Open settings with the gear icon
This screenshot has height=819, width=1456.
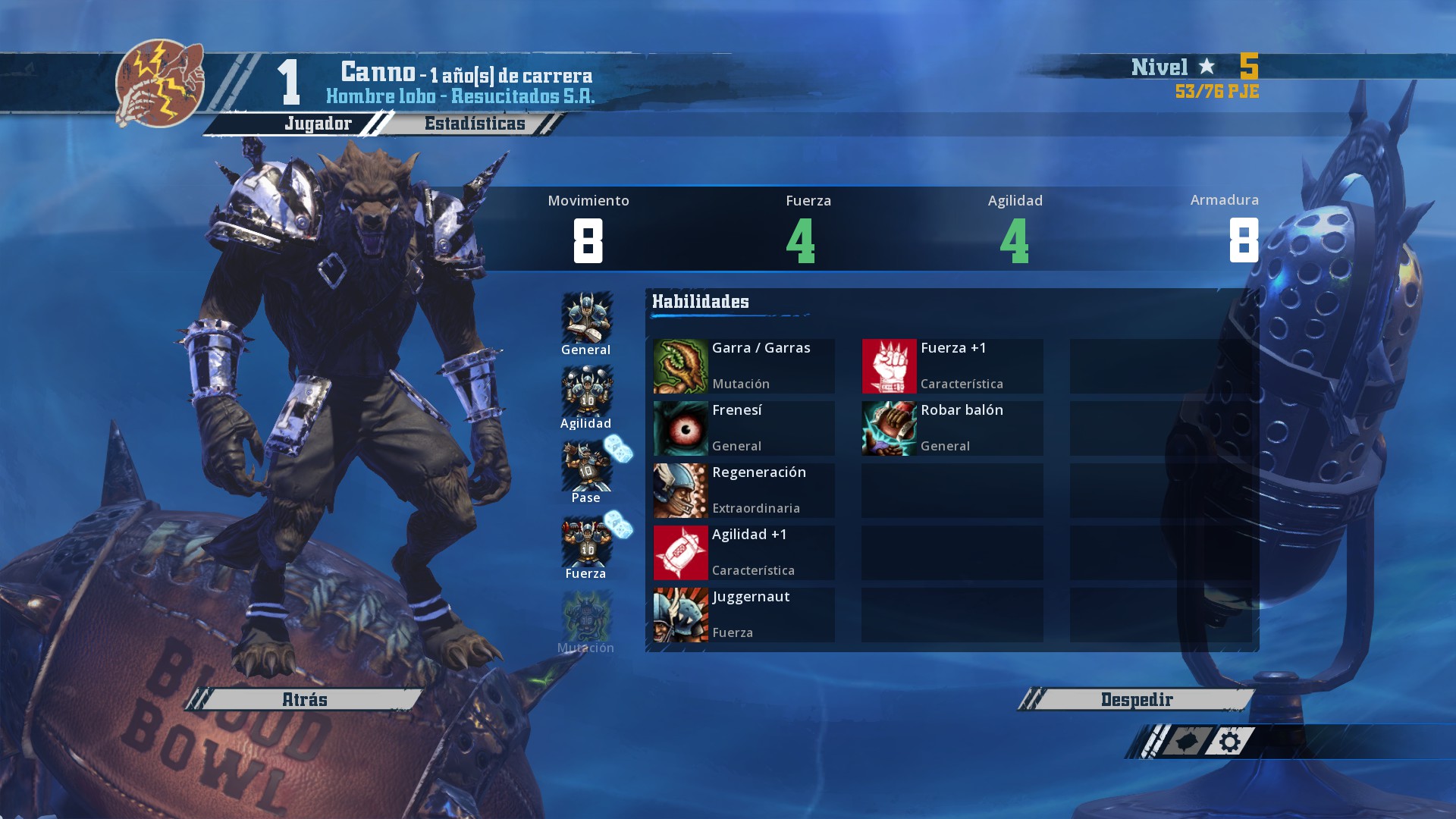pos(1230,742)
